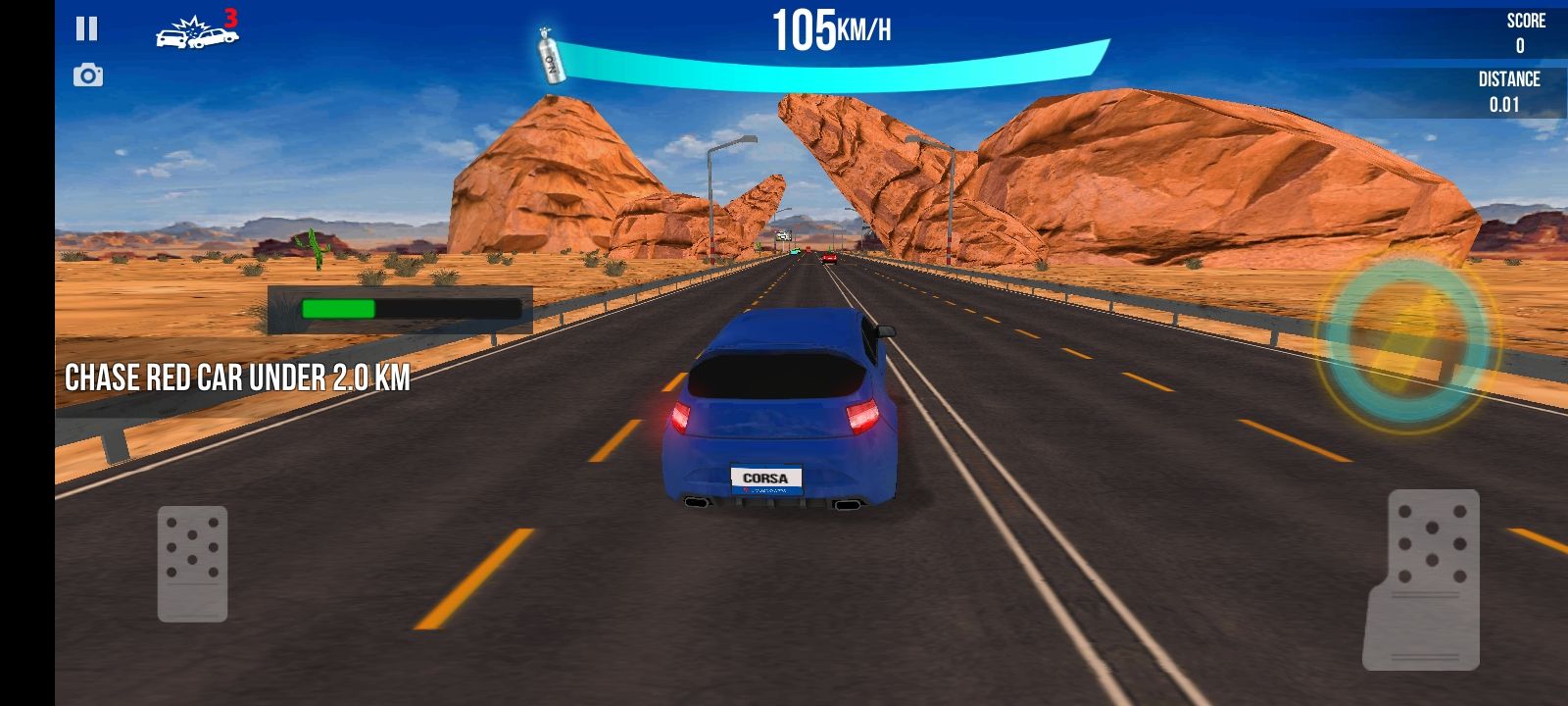This screenshot has height=706, width=1568.
Task: Activate the nitro boost button
Action: (x=1406, y=338)
